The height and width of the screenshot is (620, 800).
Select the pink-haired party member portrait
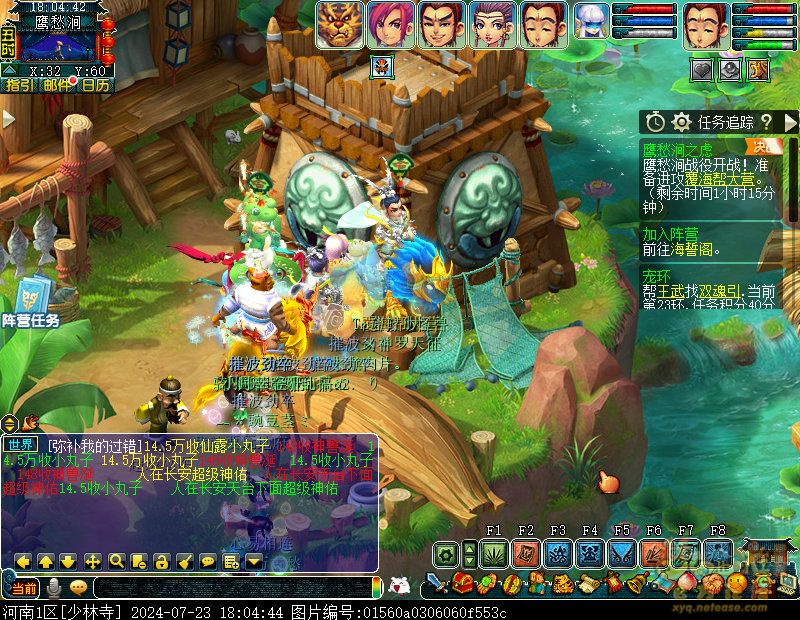click(389, 24)
